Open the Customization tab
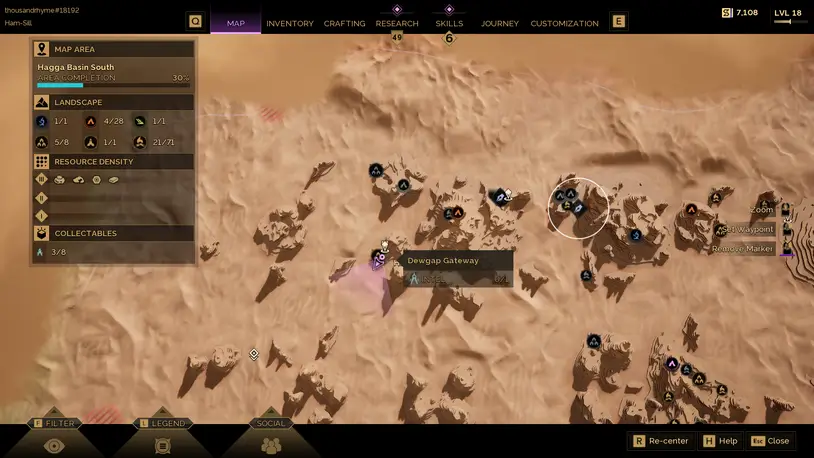814x458 pixels. [x=564, y=23]
